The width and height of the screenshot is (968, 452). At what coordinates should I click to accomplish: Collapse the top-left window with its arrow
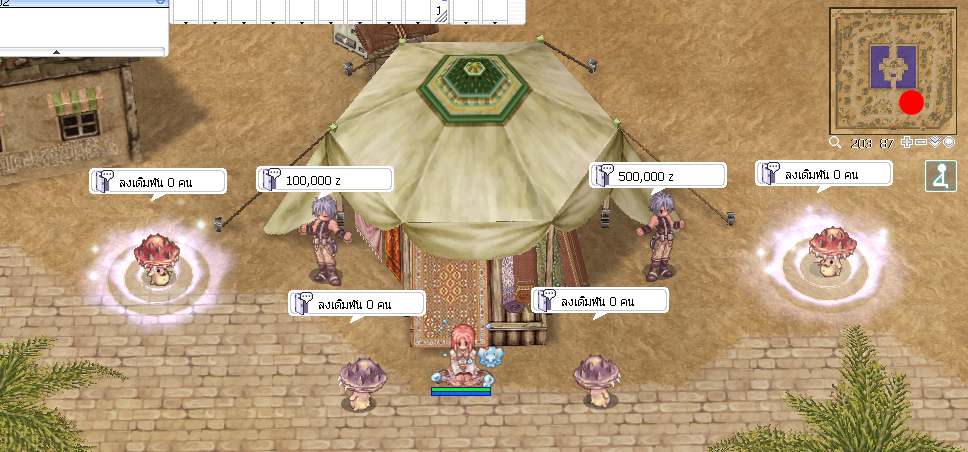(57, 51)
